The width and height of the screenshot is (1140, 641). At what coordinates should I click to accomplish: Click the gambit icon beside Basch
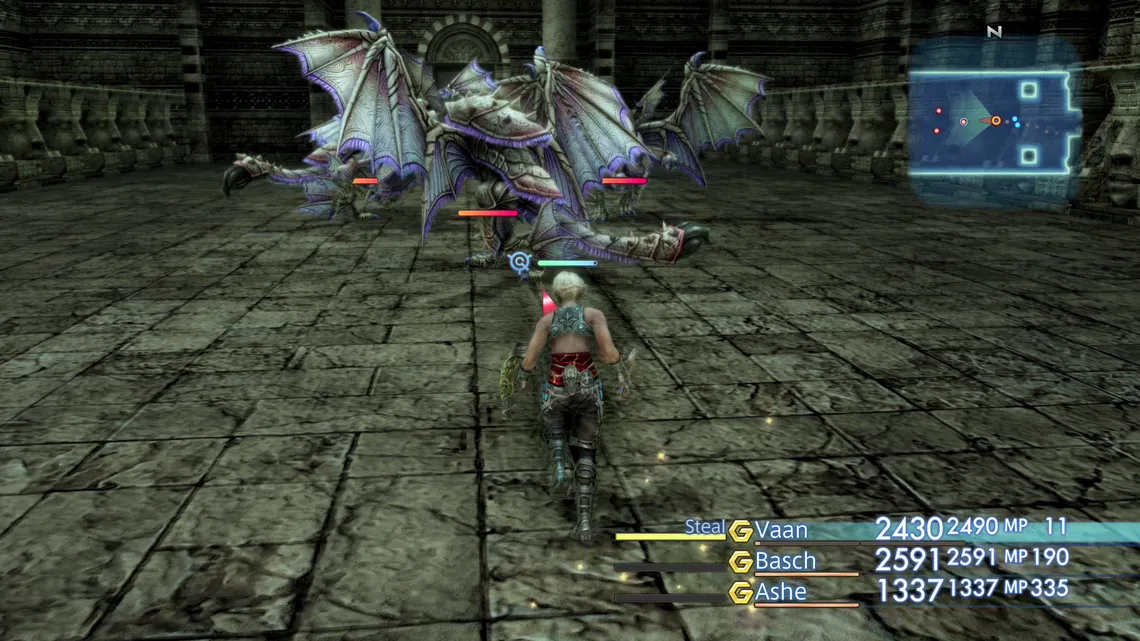pos(740,562)
